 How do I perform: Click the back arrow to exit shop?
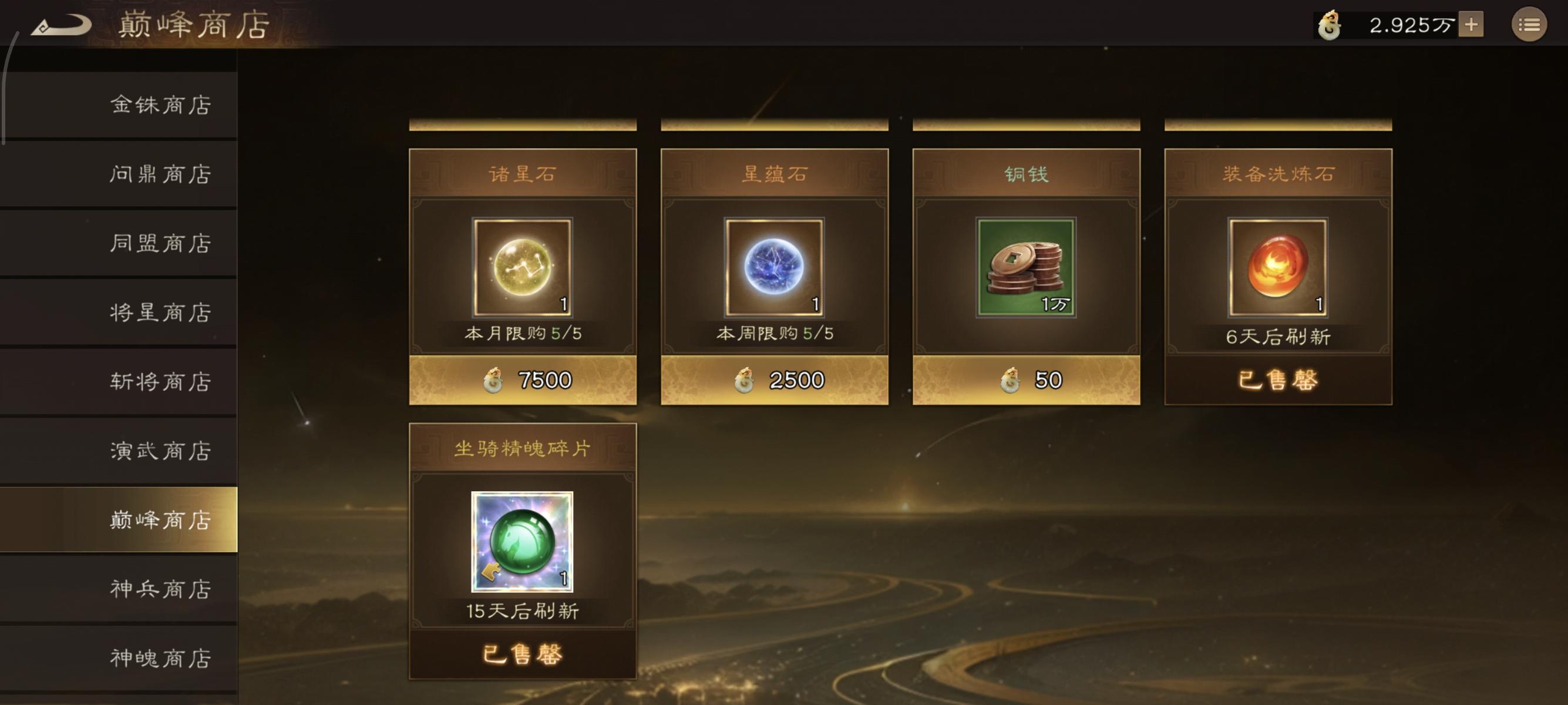click(x=61, y=24)
